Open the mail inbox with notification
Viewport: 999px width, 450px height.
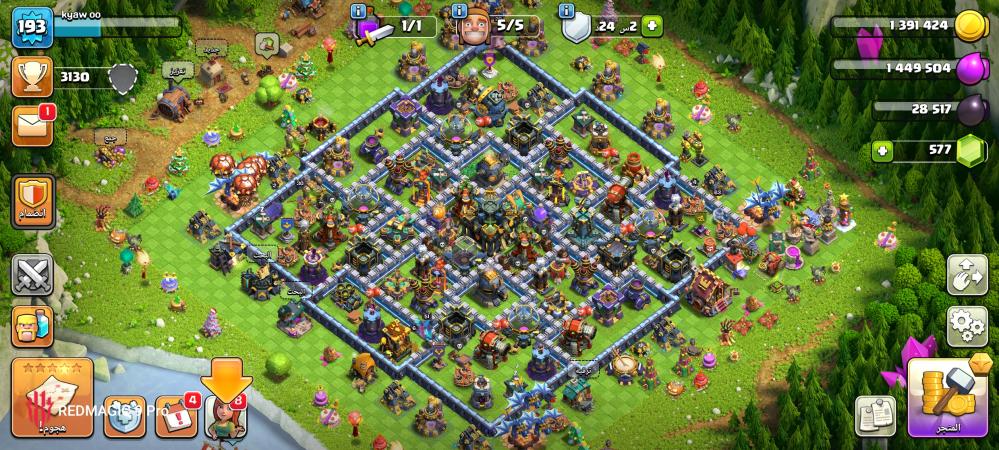32,126
